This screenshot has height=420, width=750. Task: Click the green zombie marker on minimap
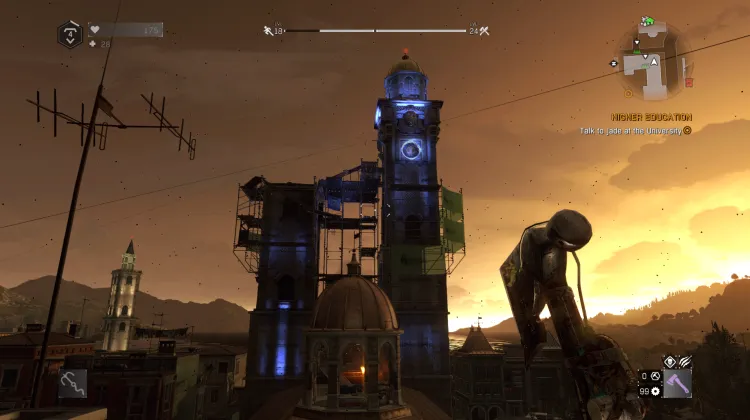pyautogui.click(x=648, y=21)
